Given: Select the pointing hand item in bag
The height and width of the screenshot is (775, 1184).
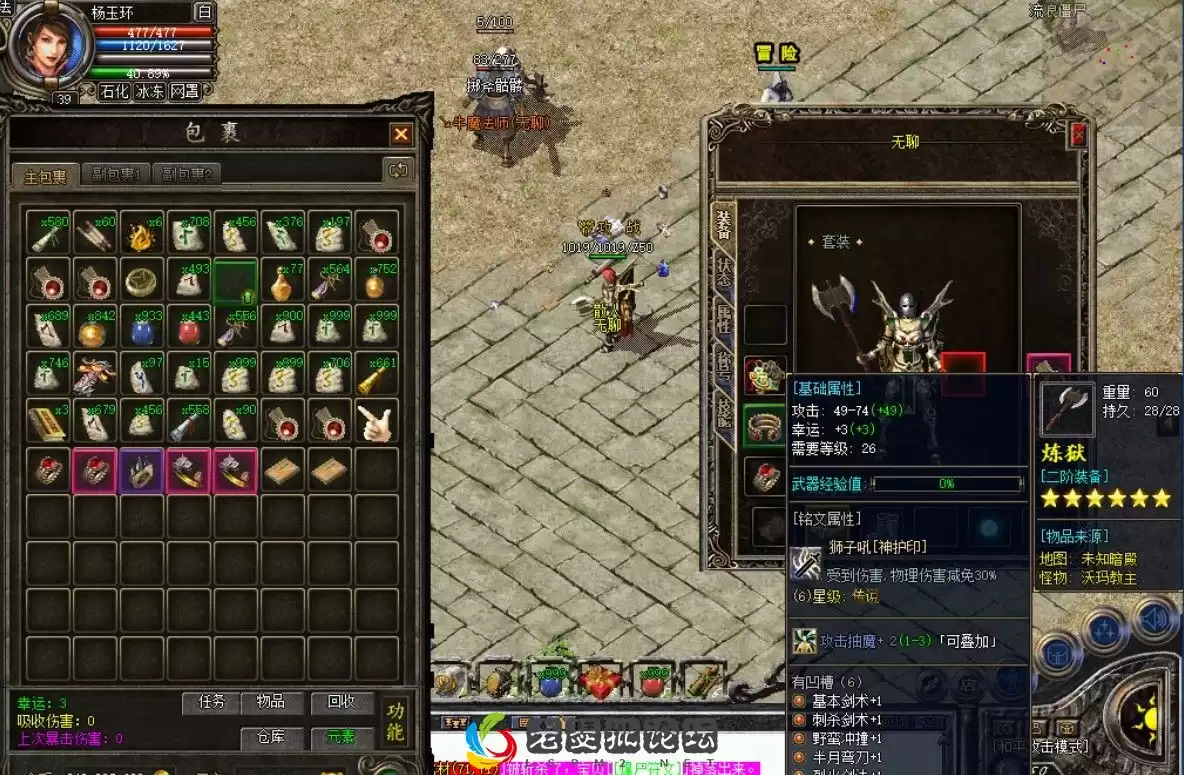Looking at the screenshot, I should tap(377, 424).
